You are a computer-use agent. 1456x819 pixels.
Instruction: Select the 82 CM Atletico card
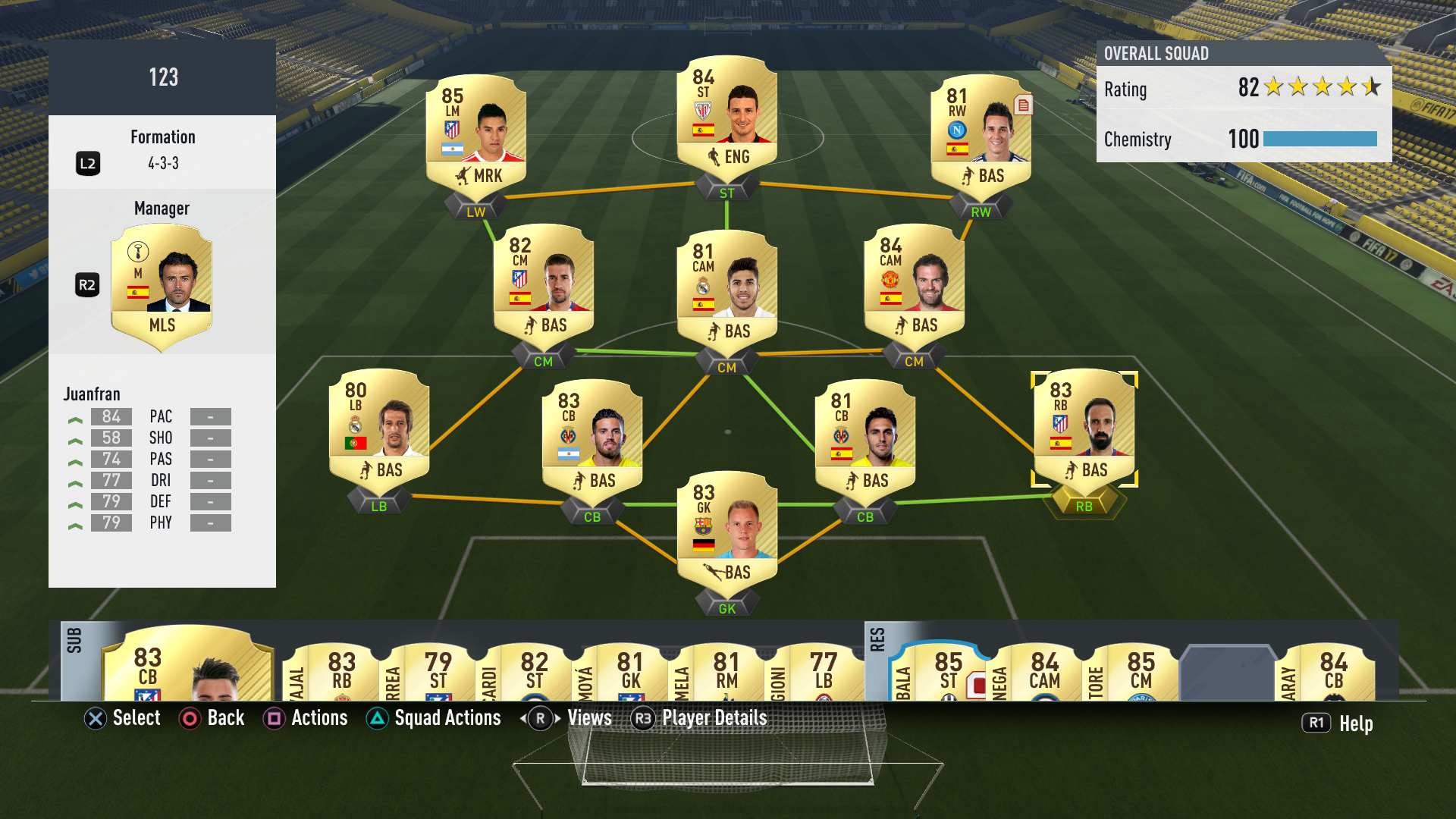pyautogui.click(x=543, y=282)
